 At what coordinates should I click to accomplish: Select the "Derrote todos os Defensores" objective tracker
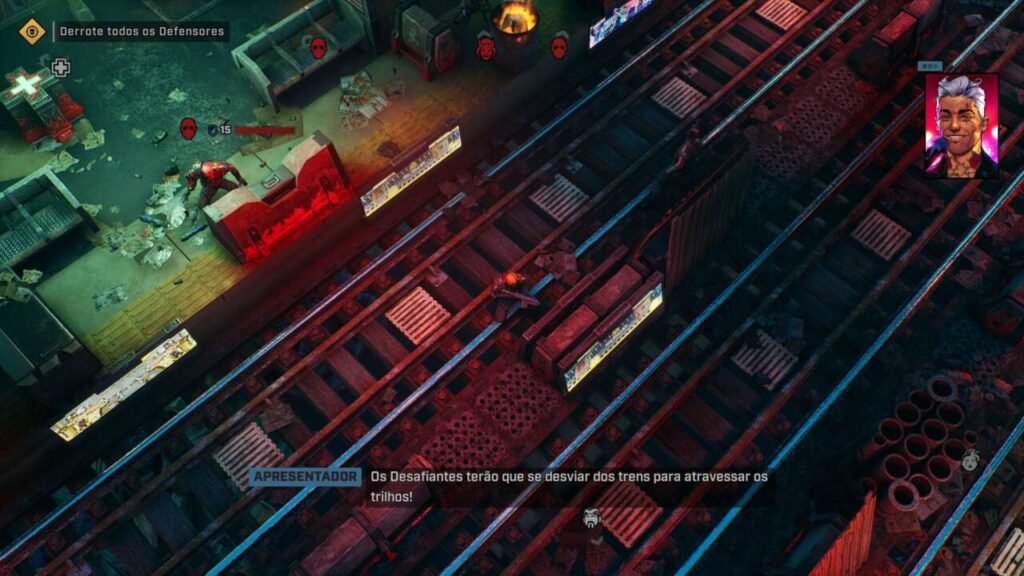(x=140, y=32)
